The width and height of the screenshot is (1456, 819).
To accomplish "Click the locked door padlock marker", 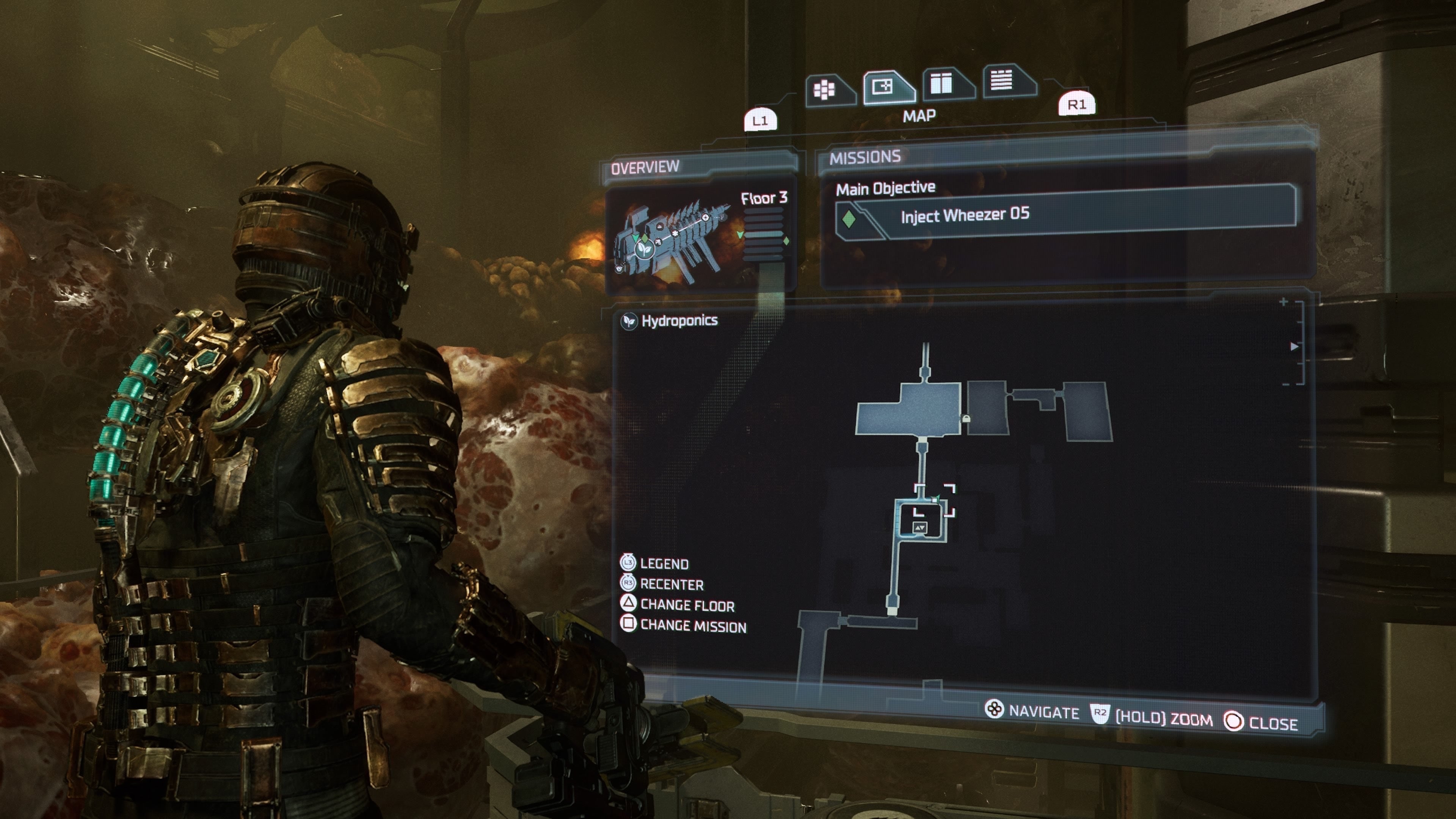I will click(966, 419).
